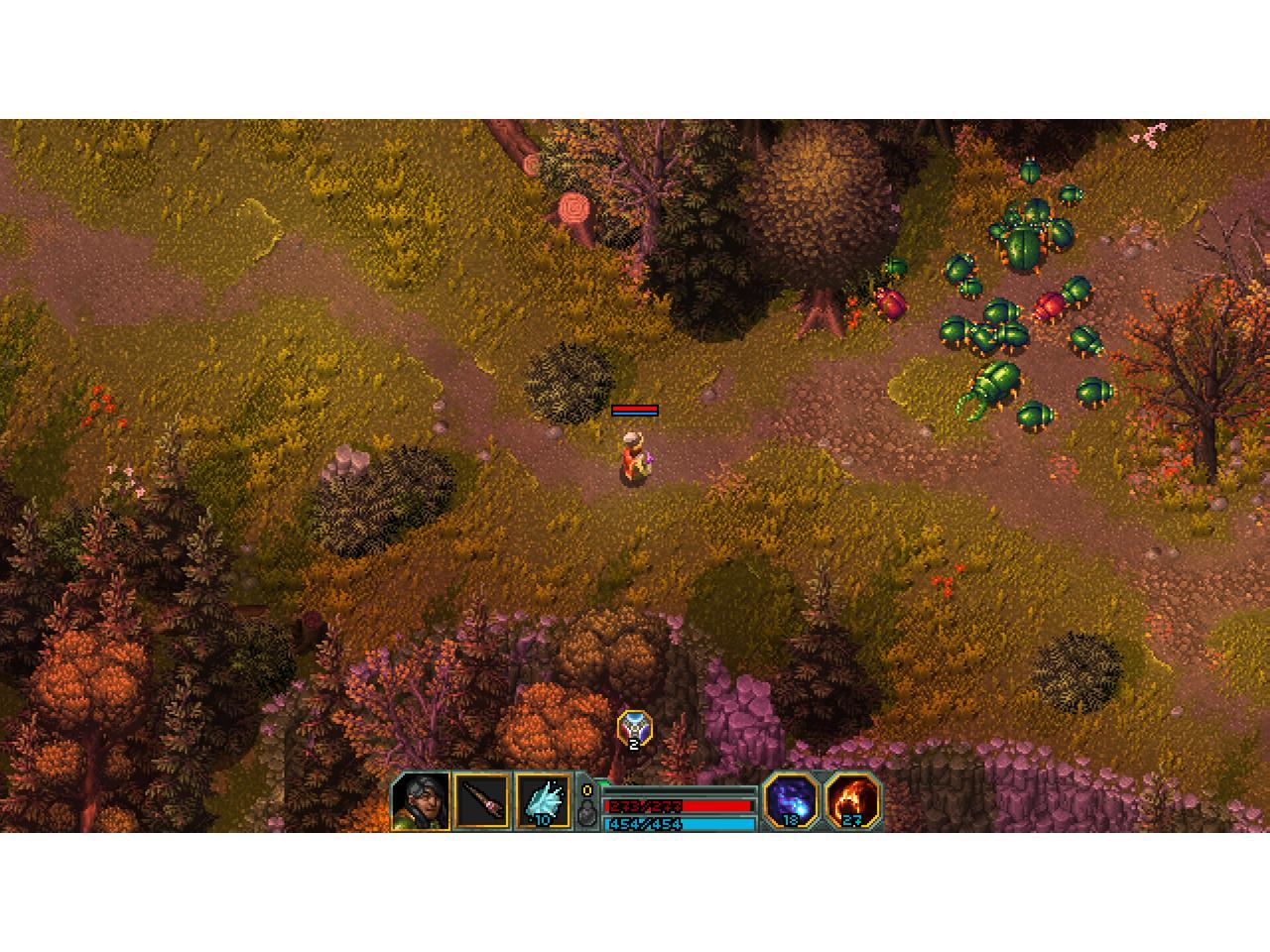Cast the blue arcane orb ability
This screenshot has width=1270, height=952.
point(791,800)
